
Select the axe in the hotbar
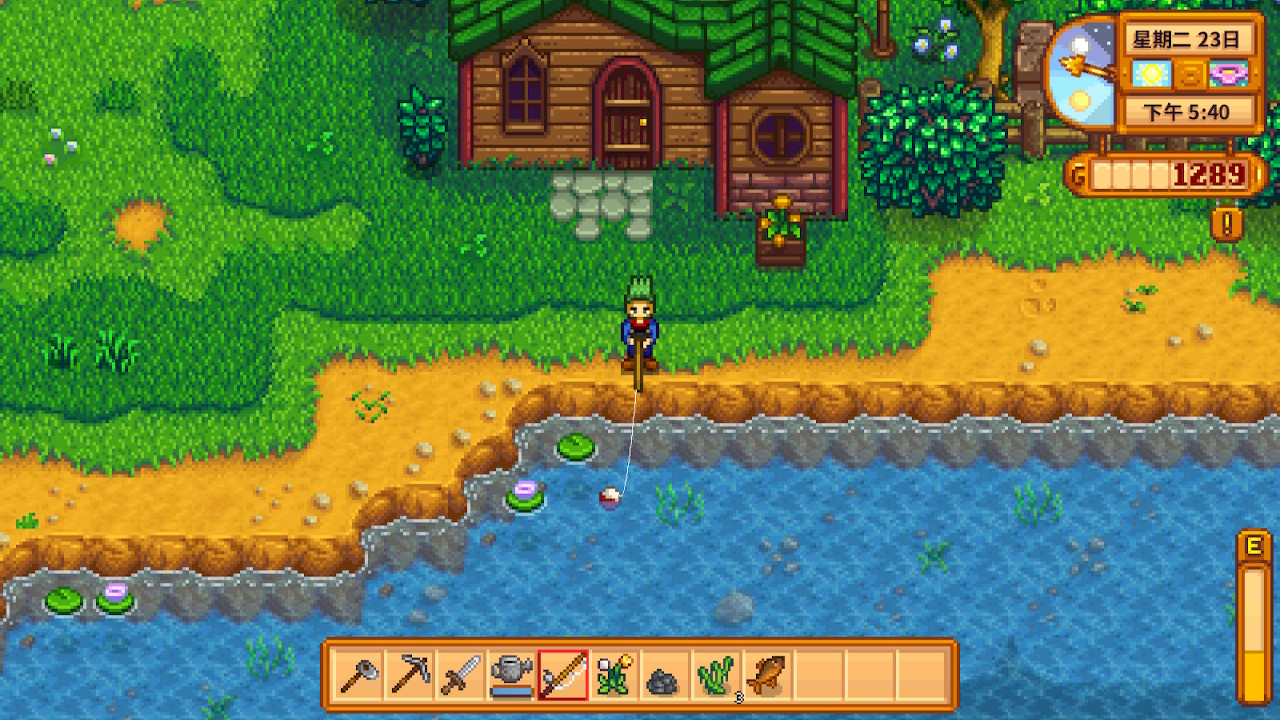point(358,675)
